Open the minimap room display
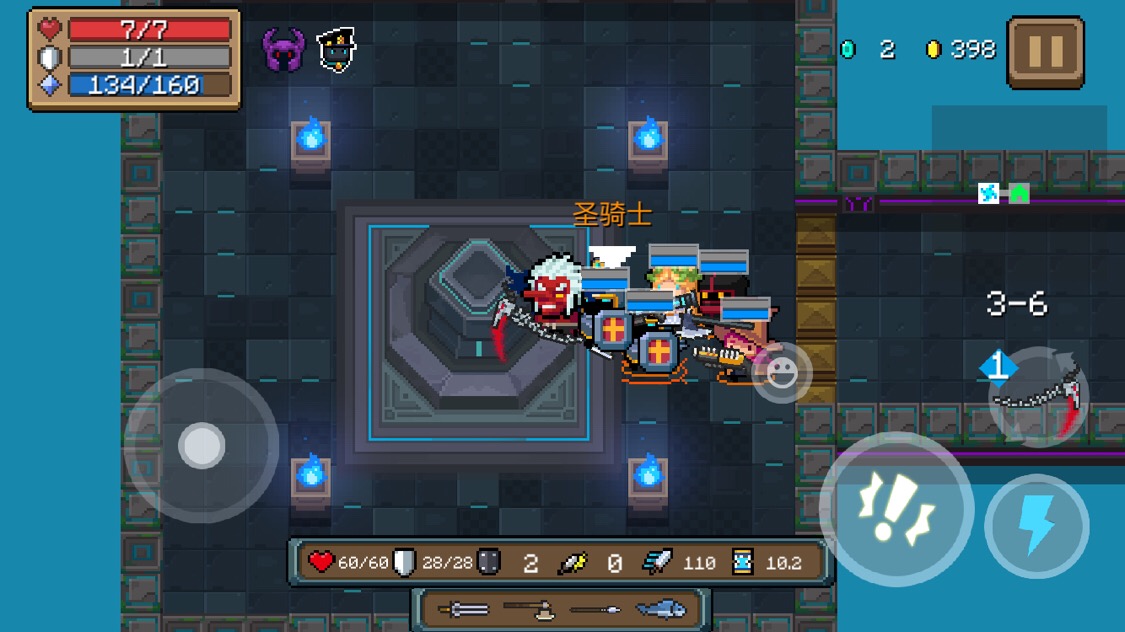This screenshot has width=1125, height=632. pyautogui.click(x=1003, y=194)
